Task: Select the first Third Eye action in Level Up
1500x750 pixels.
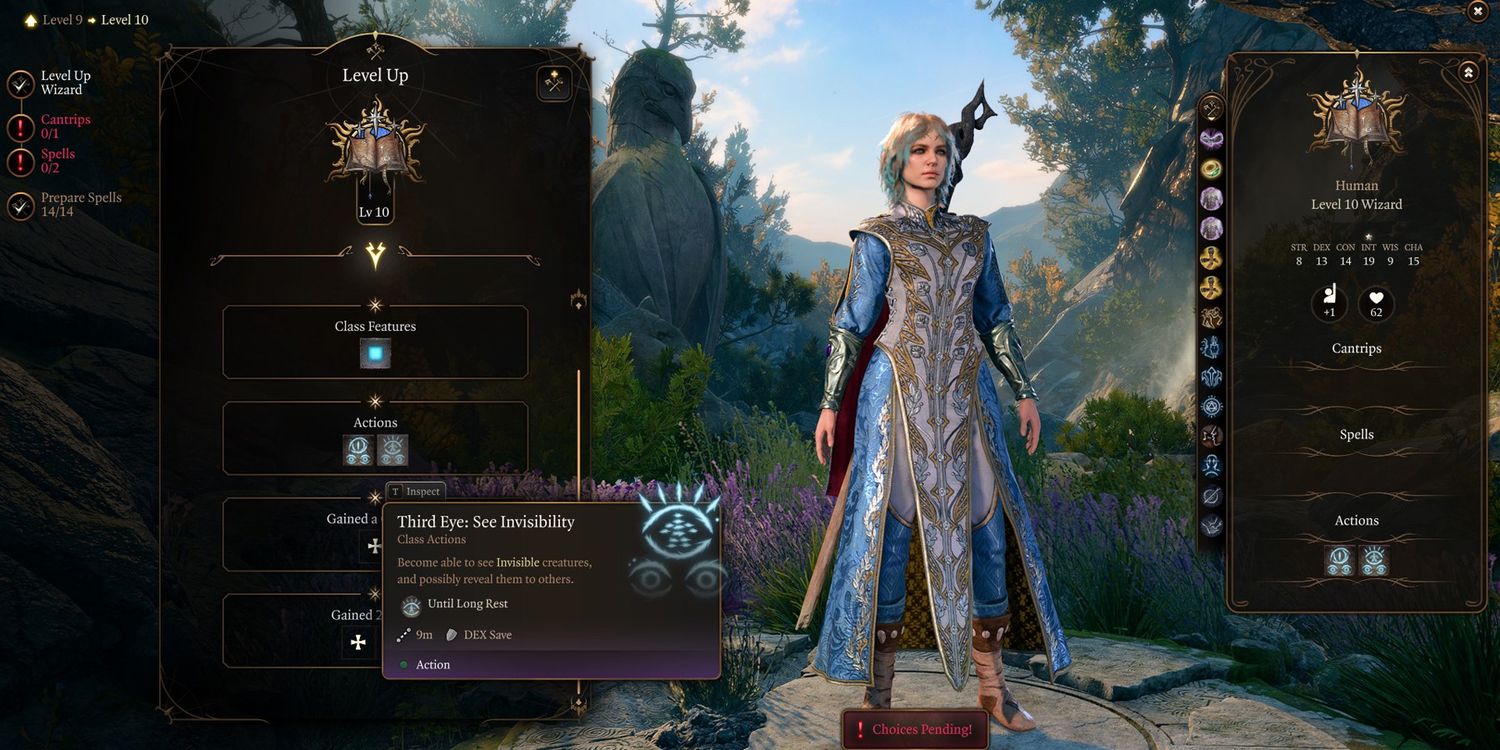Action: click(x=358, y=450)
